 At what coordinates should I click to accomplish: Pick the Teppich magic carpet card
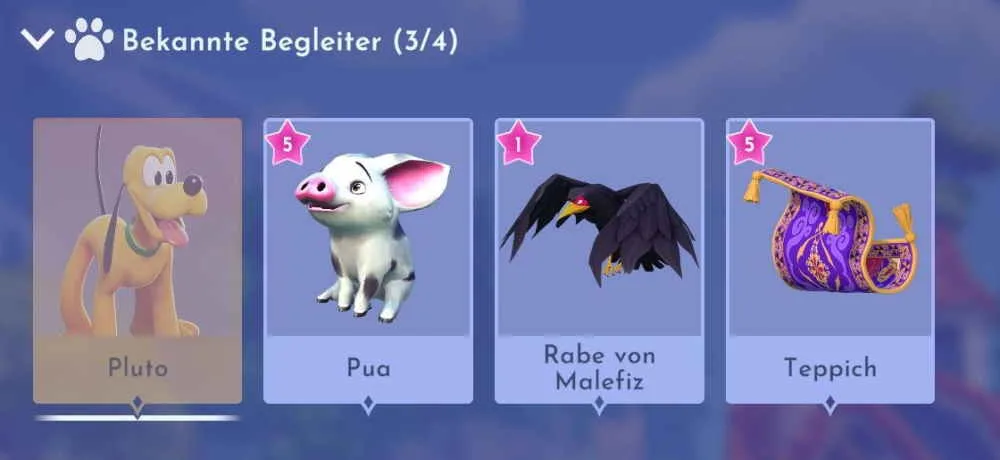pyautogui.click(x=830, y=260)
